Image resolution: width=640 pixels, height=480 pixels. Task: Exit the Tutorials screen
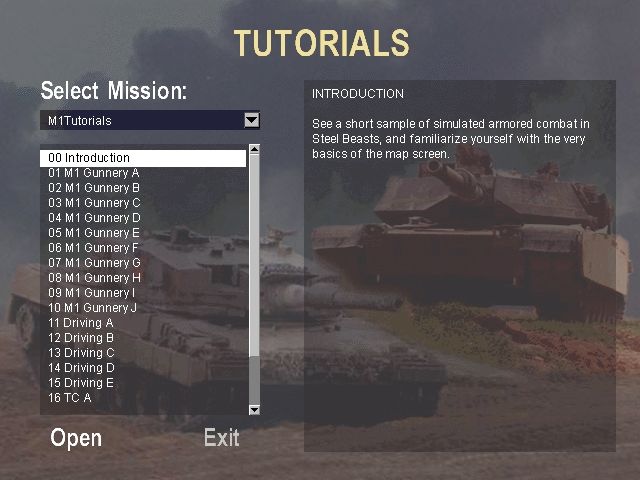[221, 438]
